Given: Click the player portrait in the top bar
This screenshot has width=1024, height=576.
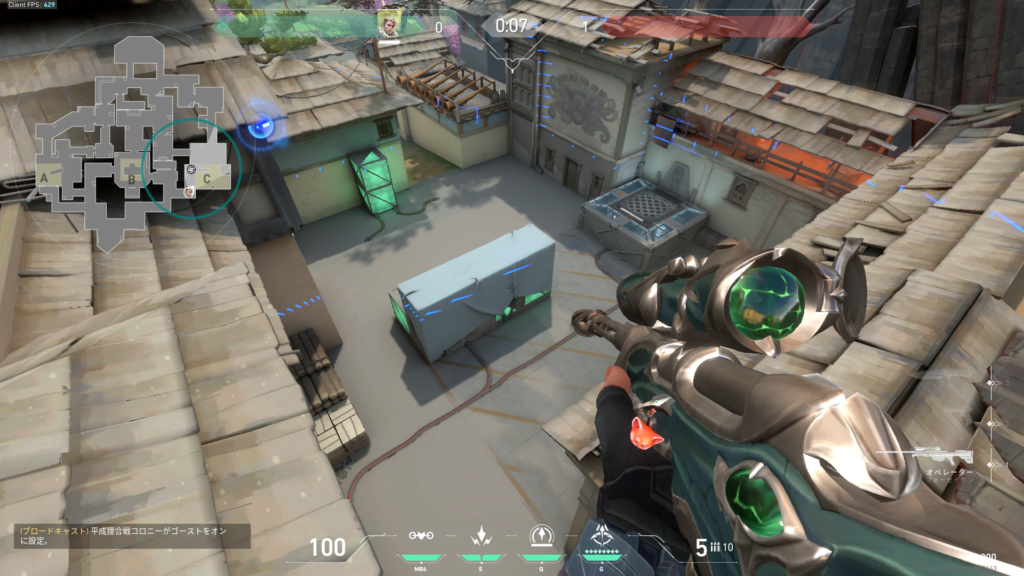Looking at the screenshot, I should (390, 23).
